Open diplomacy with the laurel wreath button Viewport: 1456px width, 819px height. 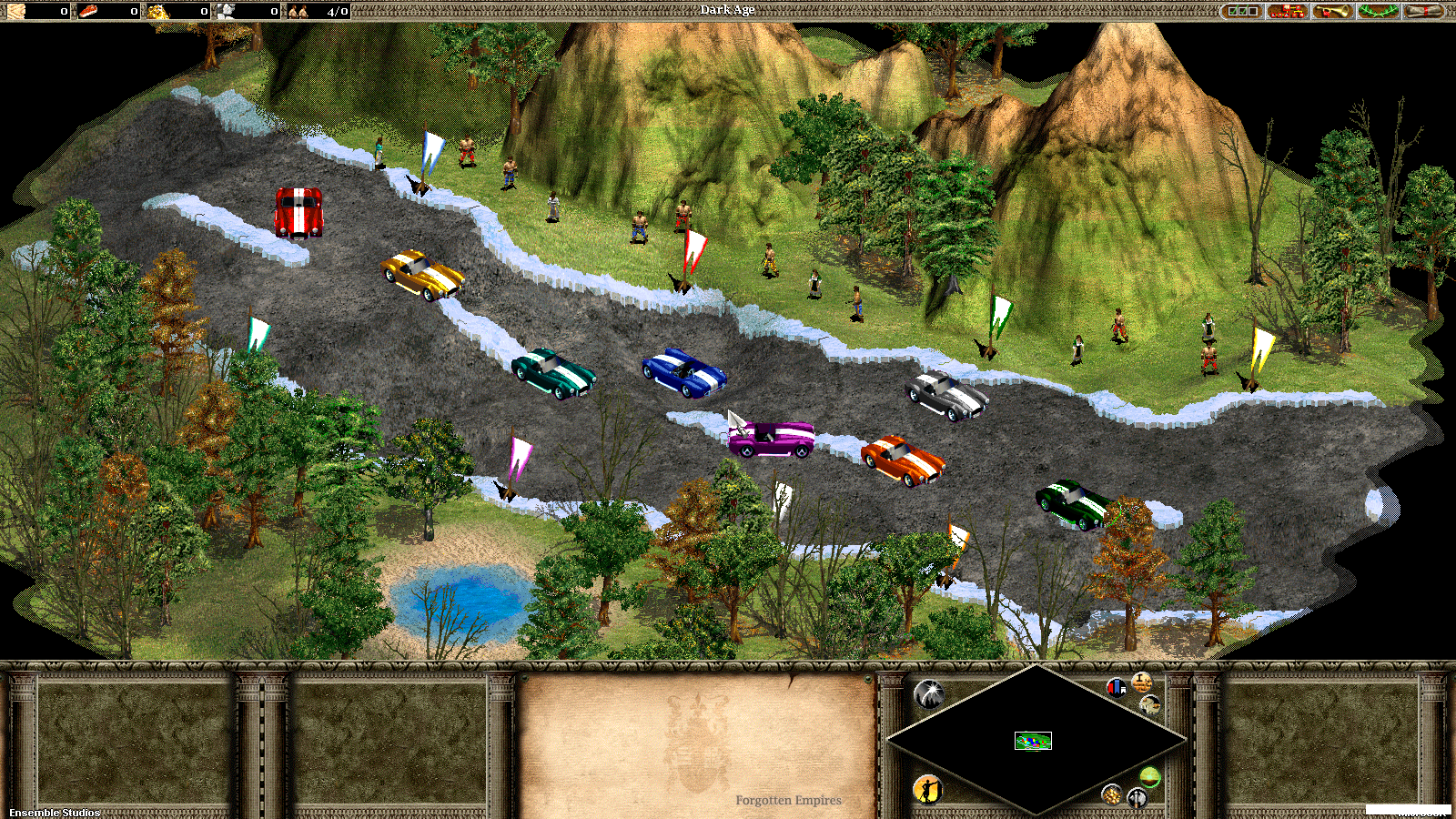1379,11
